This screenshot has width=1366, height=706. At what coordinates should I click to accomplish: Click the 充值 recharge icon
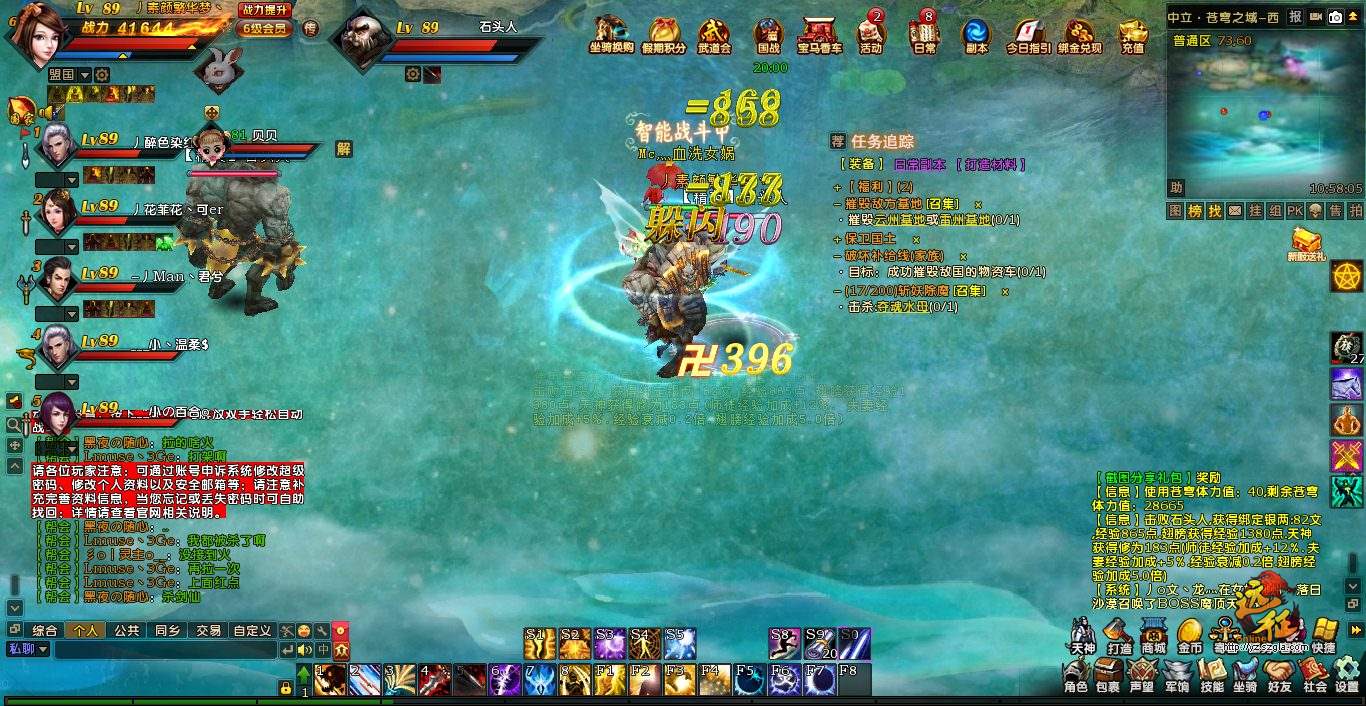pyautogui.click(x=1132, y=34)
